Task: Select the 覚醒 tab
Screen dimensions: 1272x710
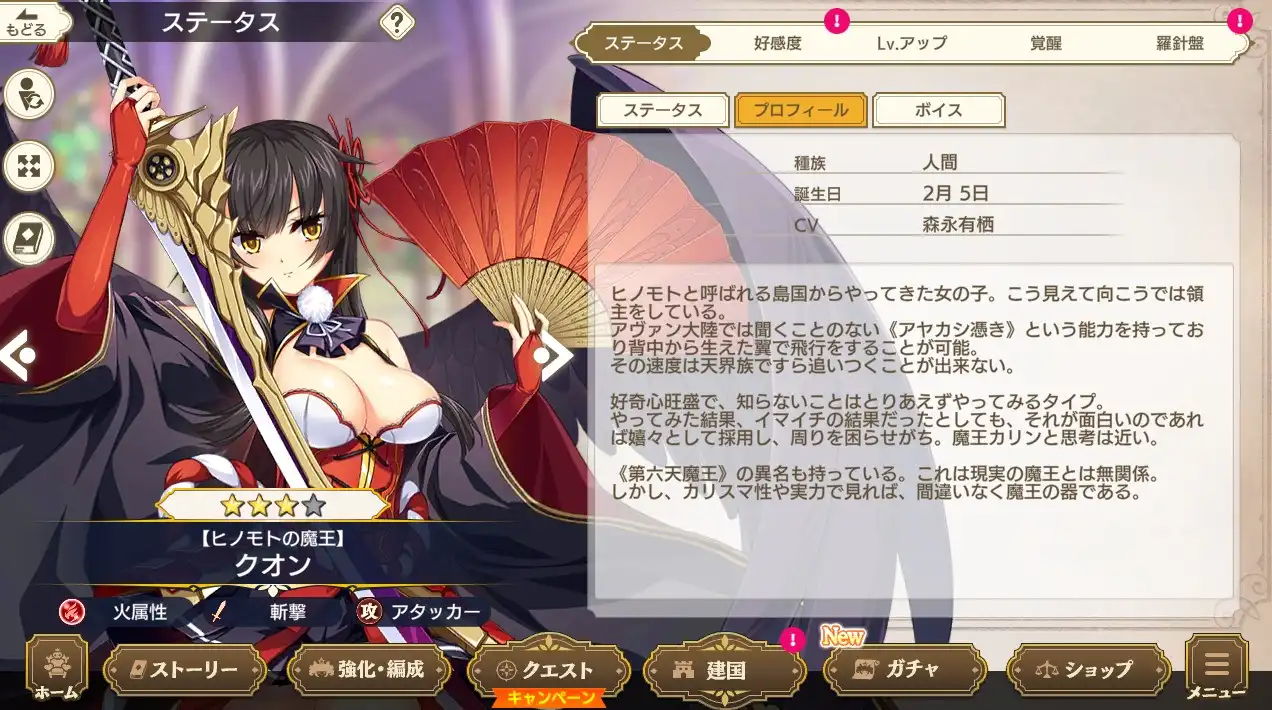Action: coord(1045,44)
